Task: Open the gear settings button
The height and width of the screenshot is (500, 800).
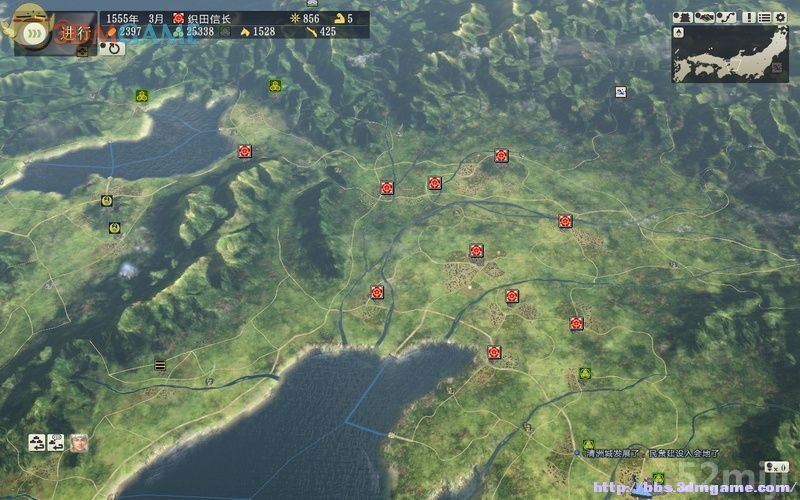Action: pos(781,17)
